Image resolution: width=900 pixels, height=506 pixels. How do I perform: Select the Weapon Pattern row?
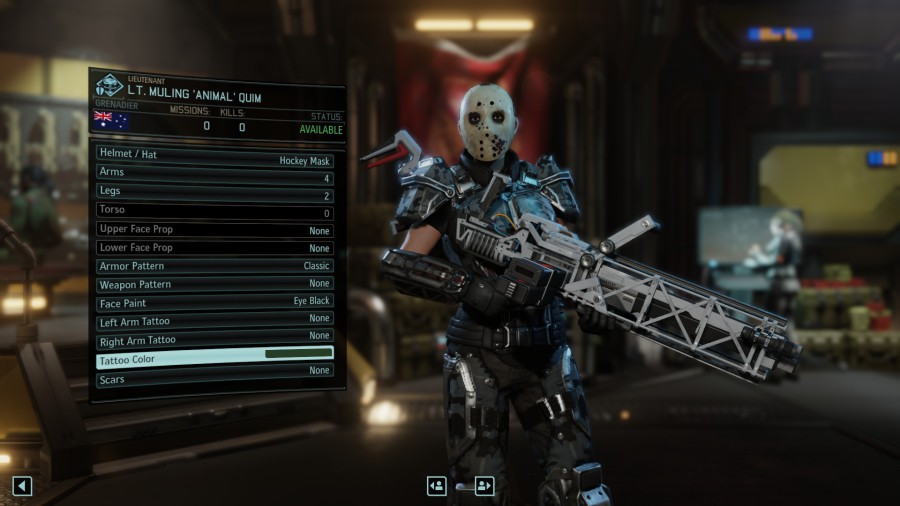tap(214, 284)
